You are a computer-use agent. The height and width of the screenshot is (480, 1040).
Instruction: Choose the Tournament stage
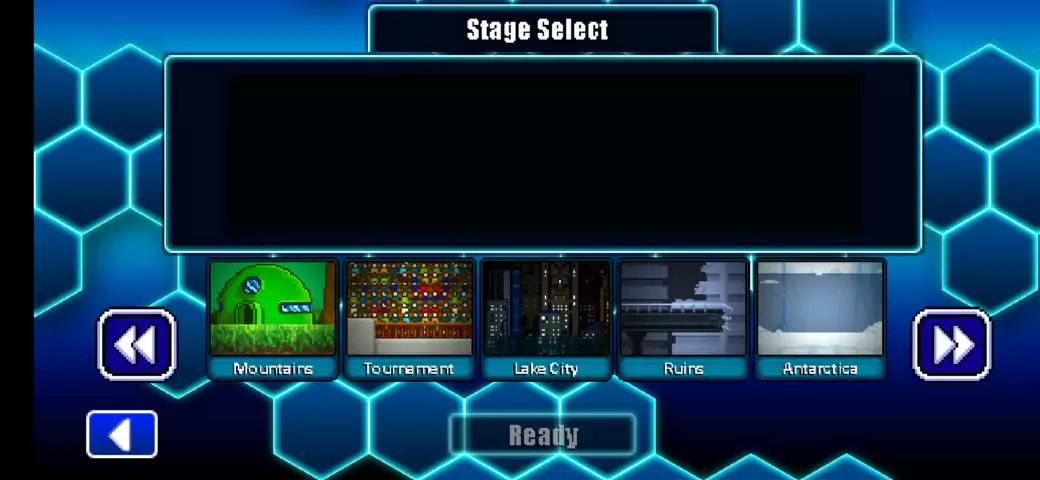pyautogui.click(x=409, y=318)
